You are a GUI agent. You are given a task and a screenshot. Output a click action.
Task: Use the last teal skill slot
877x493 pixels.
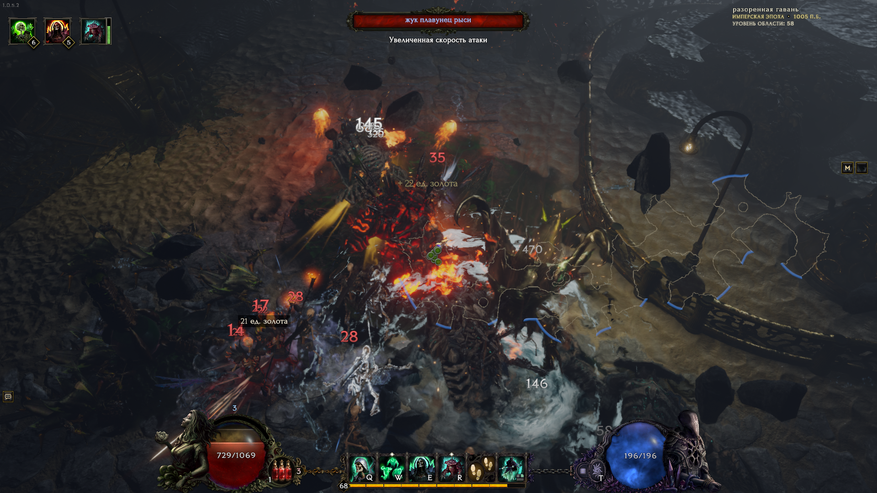coord(511,467)
